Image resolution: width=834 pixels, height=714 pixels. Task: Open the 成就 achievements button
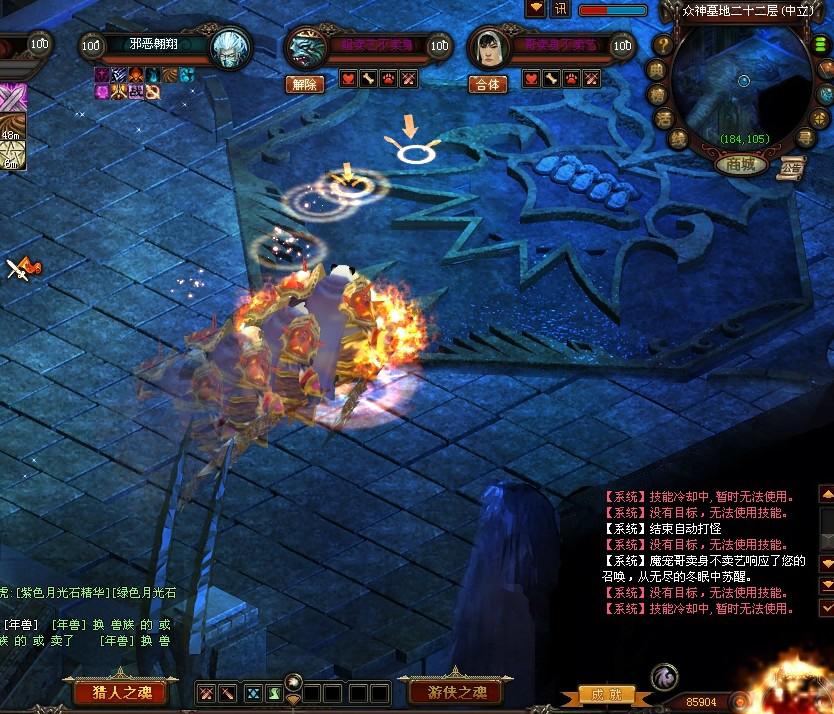[607, 694]
